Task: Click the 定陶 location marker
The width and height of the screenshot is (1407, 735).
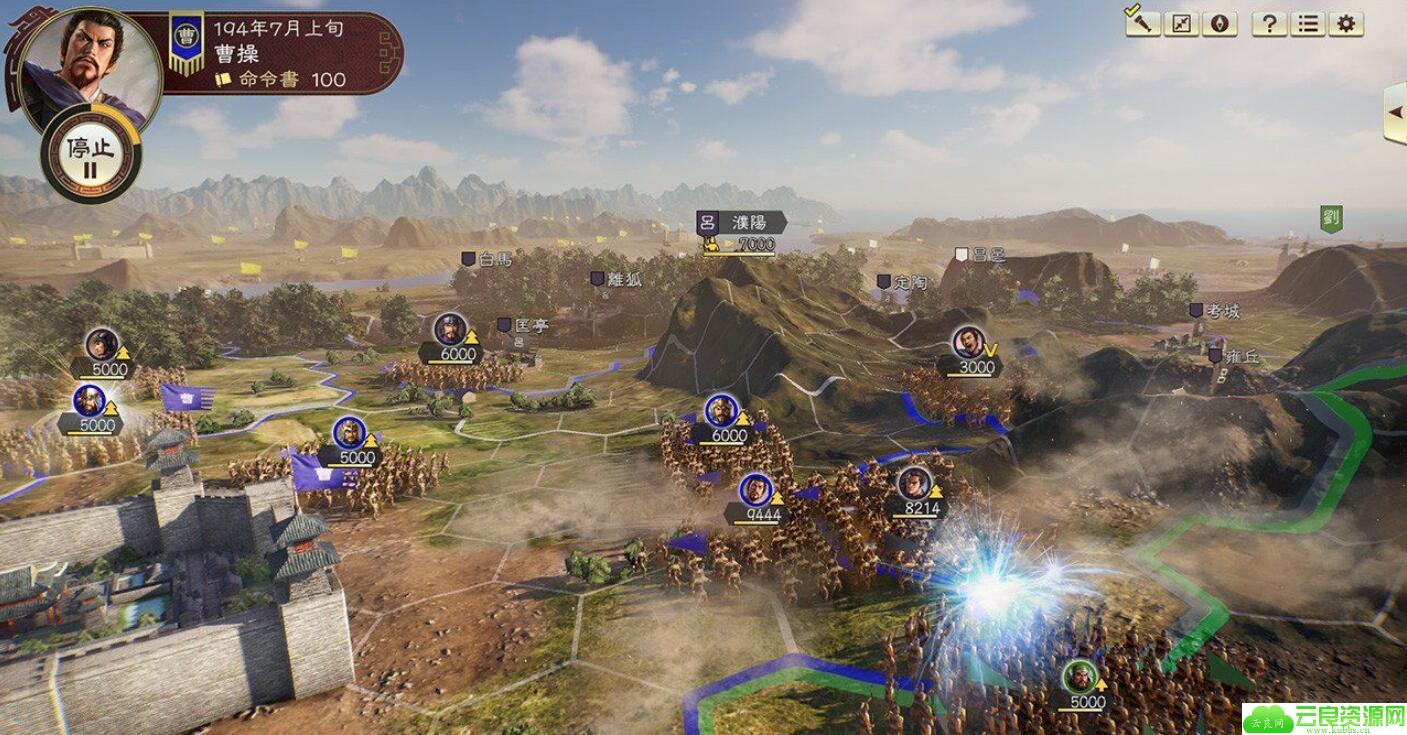Action: (x=902, y=282)
